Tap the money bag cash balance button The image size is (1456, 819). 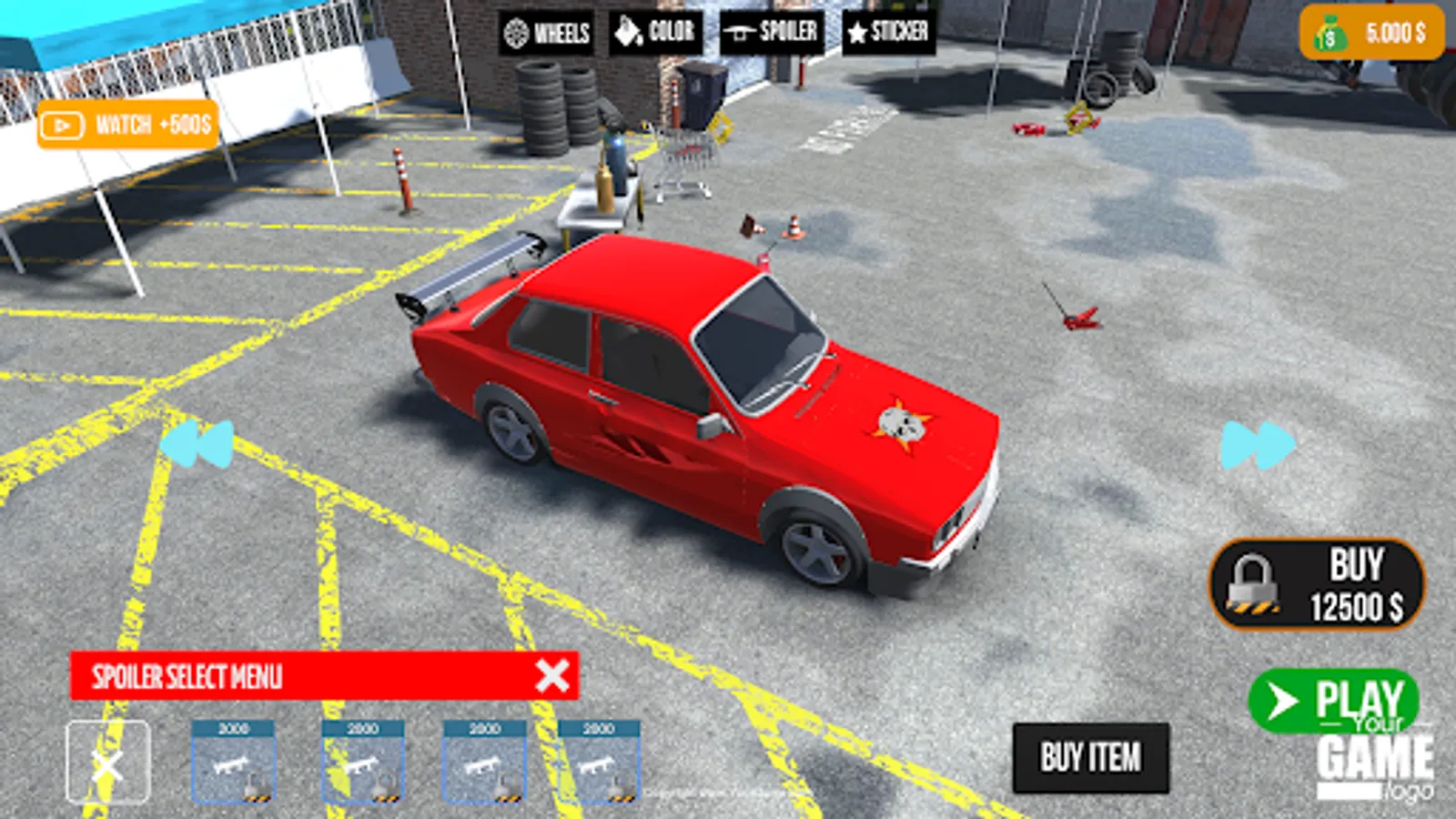tap(1371, 34)
